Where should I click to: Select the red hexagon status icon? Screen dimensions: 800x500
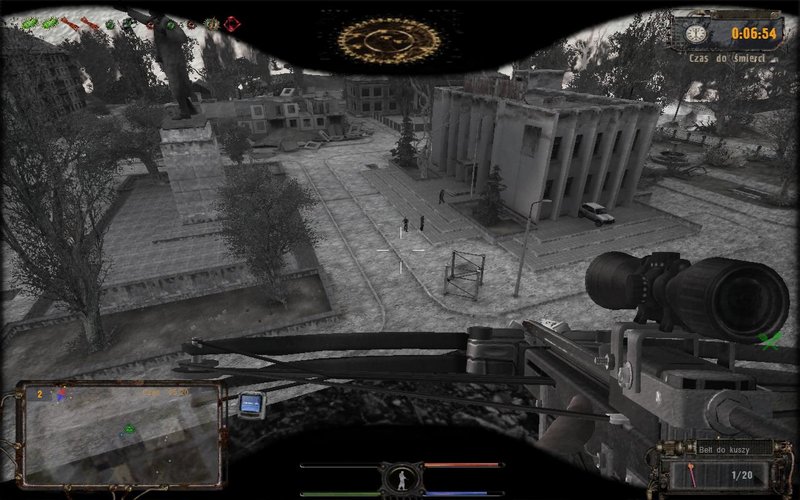(232, 23)
